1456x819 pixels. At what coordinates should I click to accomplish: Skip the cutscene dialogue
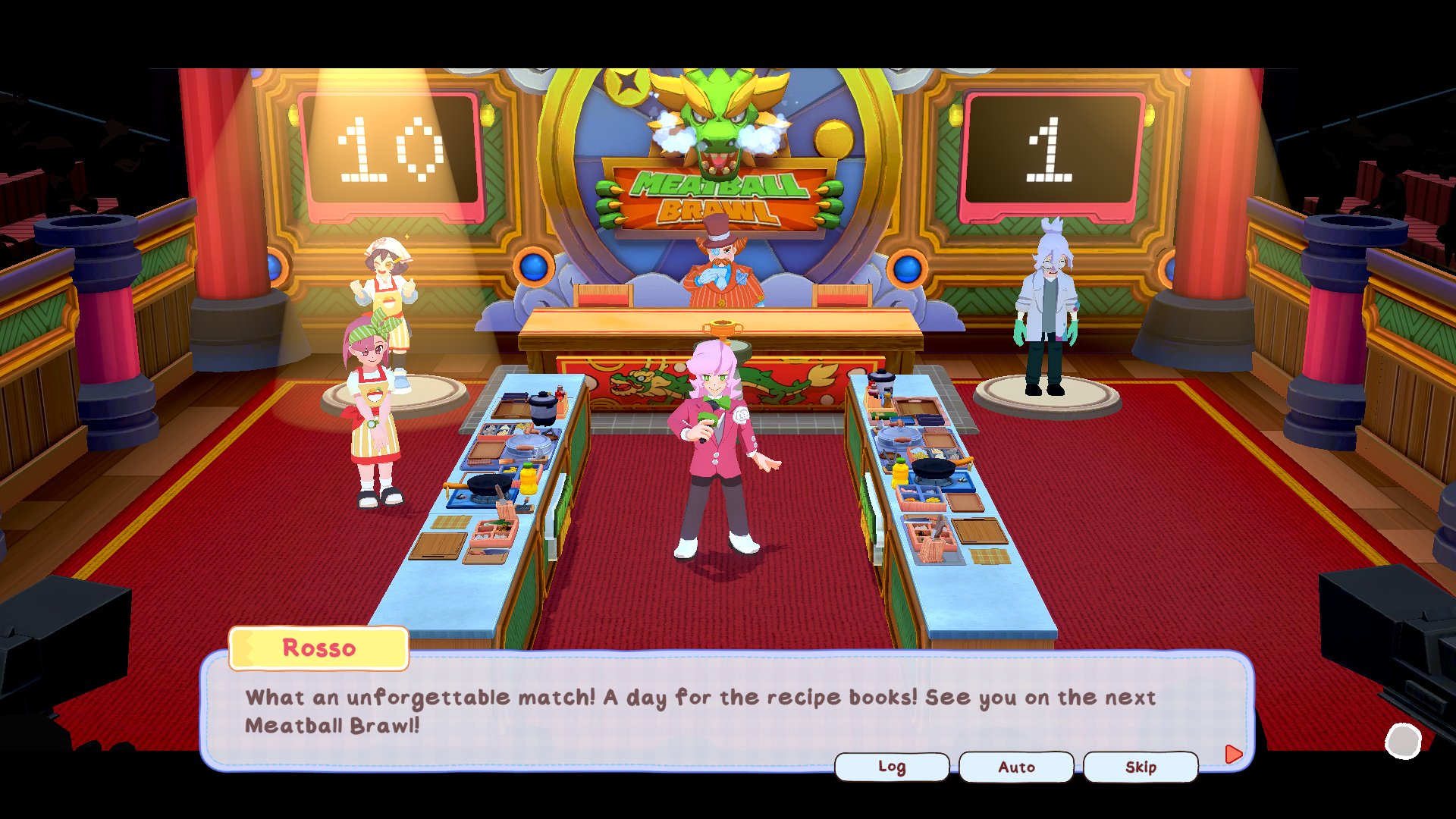[1141, 767]
